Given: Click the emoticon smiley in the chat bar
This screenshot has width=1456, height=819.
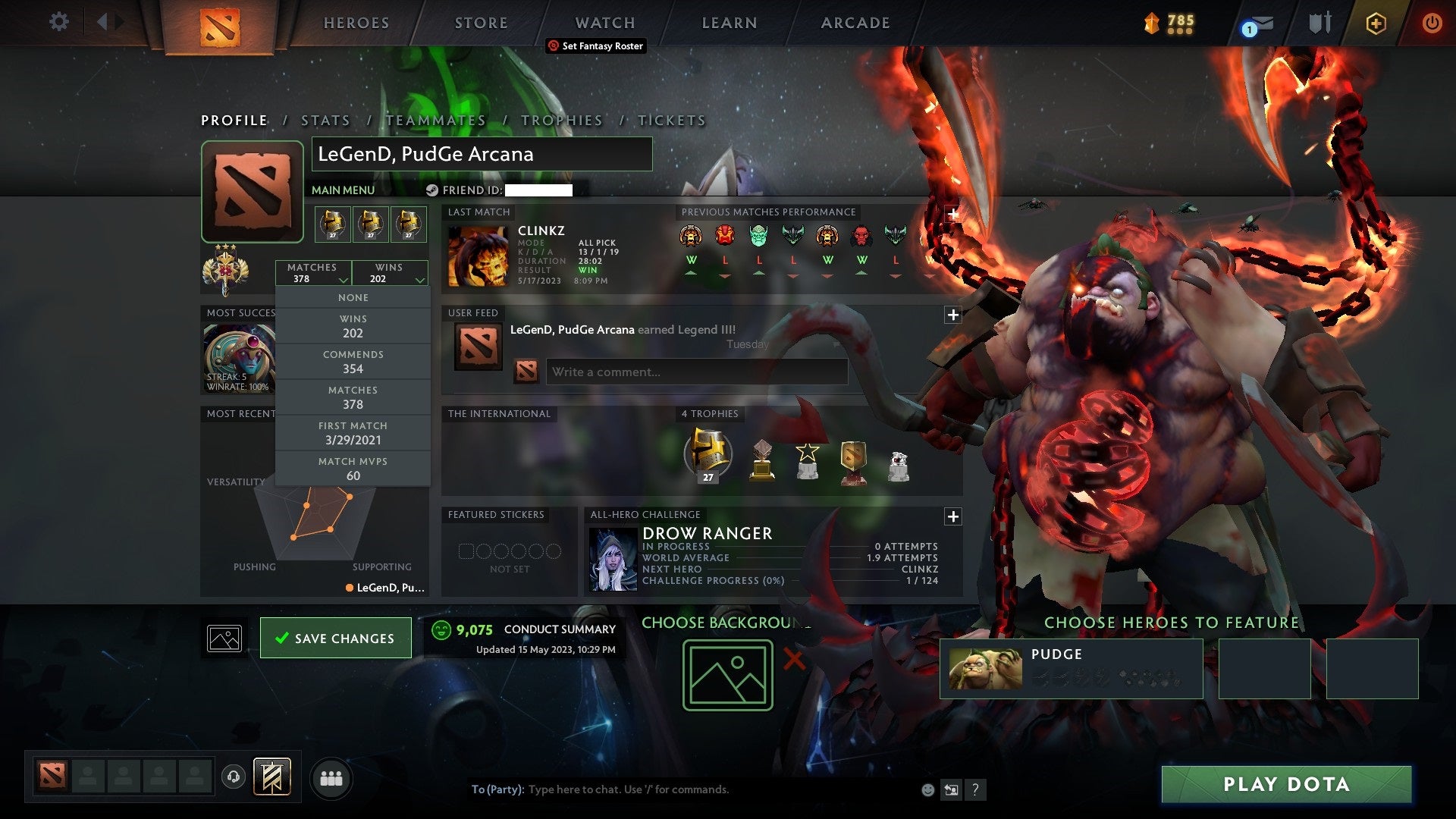Looking at the screenshot, I should click(x=928, y=789).
